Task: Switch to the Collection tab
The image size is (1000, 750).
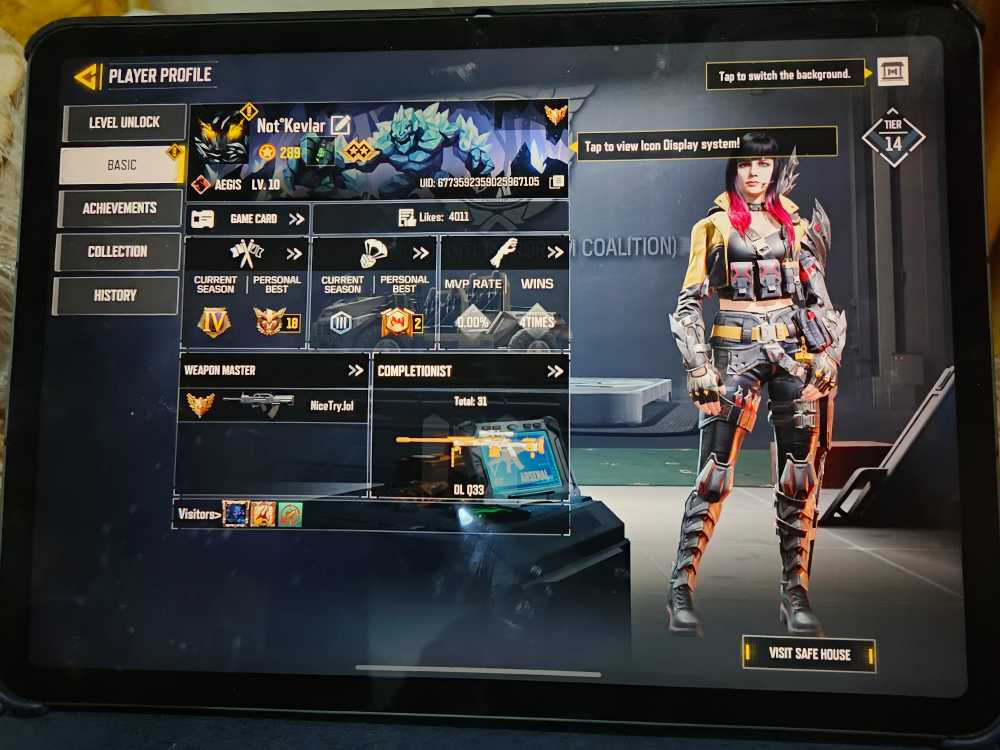Action: [x=117, y=251]
